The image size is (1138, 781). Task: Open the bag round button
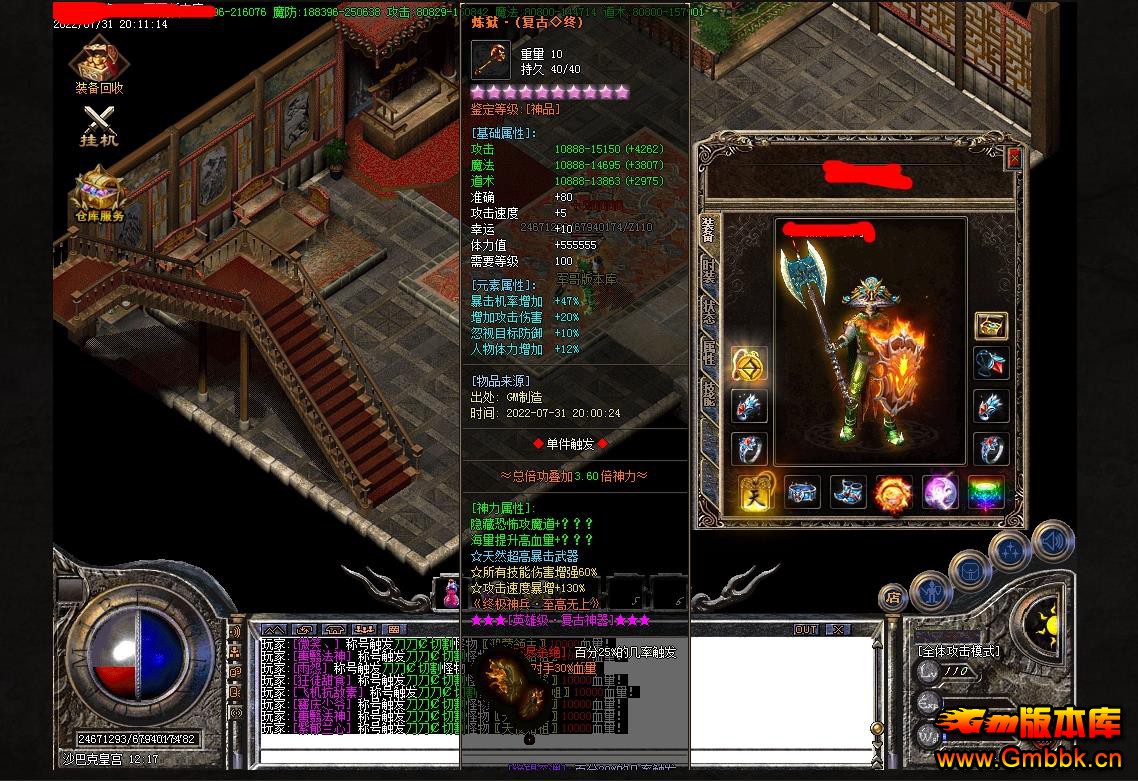971,570
